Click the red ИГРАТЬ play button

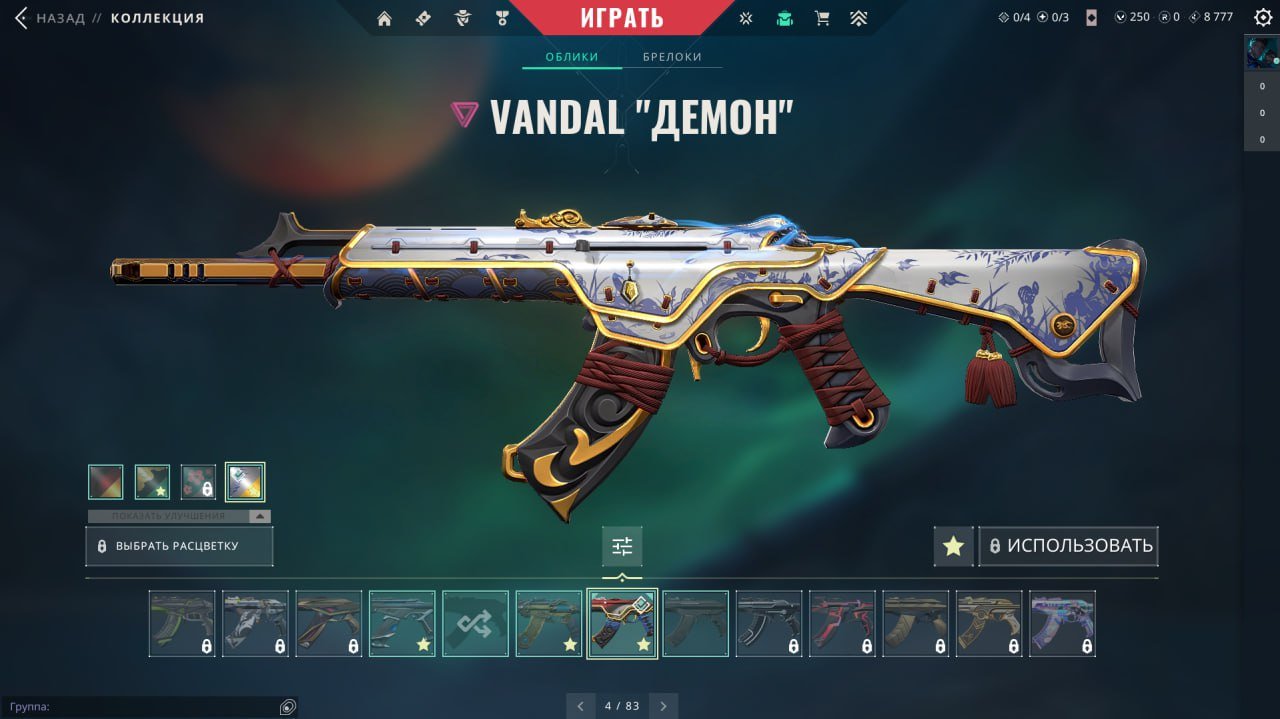click(x=621, y=17)
